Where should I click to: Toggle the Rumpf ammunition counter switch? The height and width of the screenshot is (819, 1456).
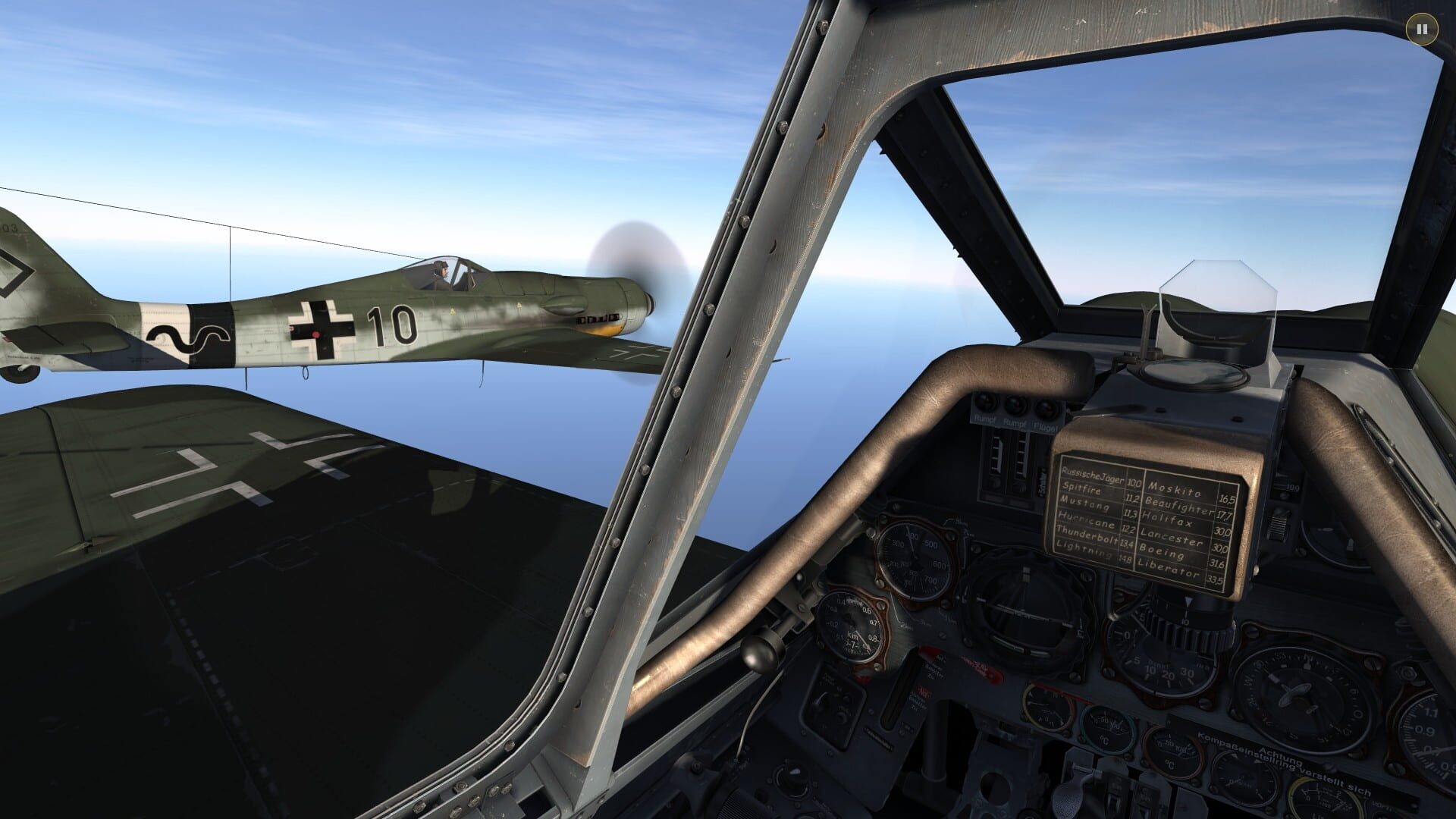985,403
